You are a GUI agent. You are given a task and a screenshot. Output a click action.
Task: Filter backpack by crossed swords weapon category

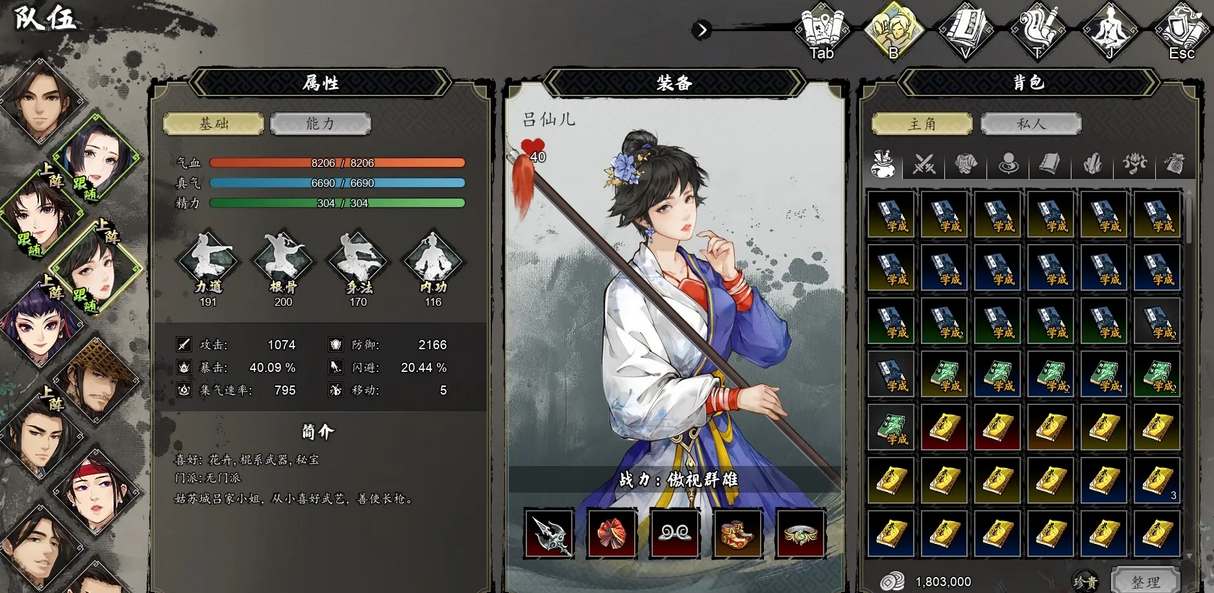point(925,164)
